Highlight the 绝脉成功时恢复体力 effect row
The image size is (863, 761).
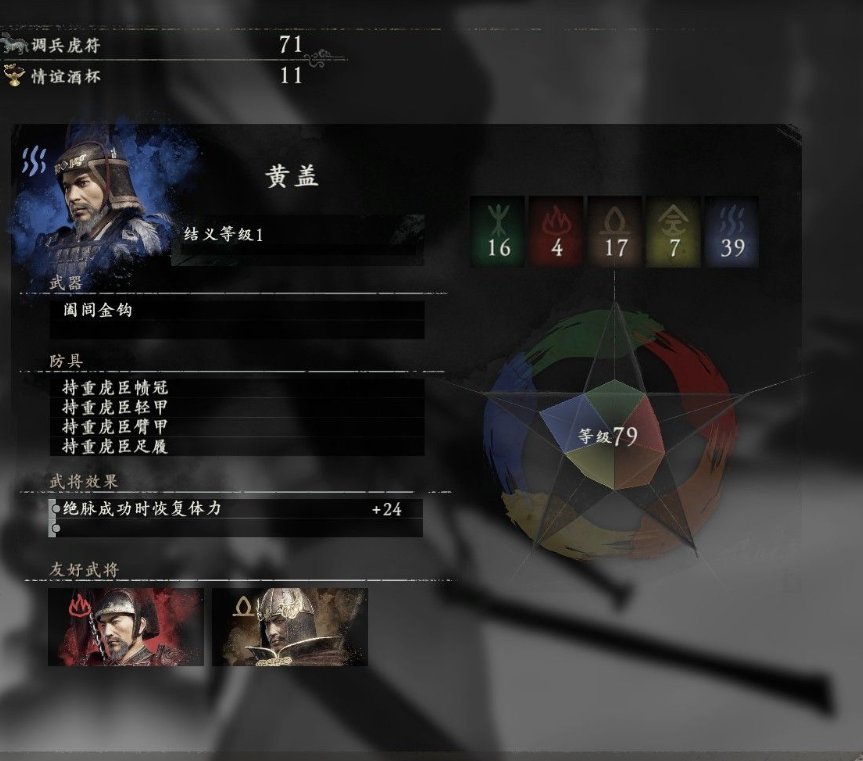click(236, 509)
